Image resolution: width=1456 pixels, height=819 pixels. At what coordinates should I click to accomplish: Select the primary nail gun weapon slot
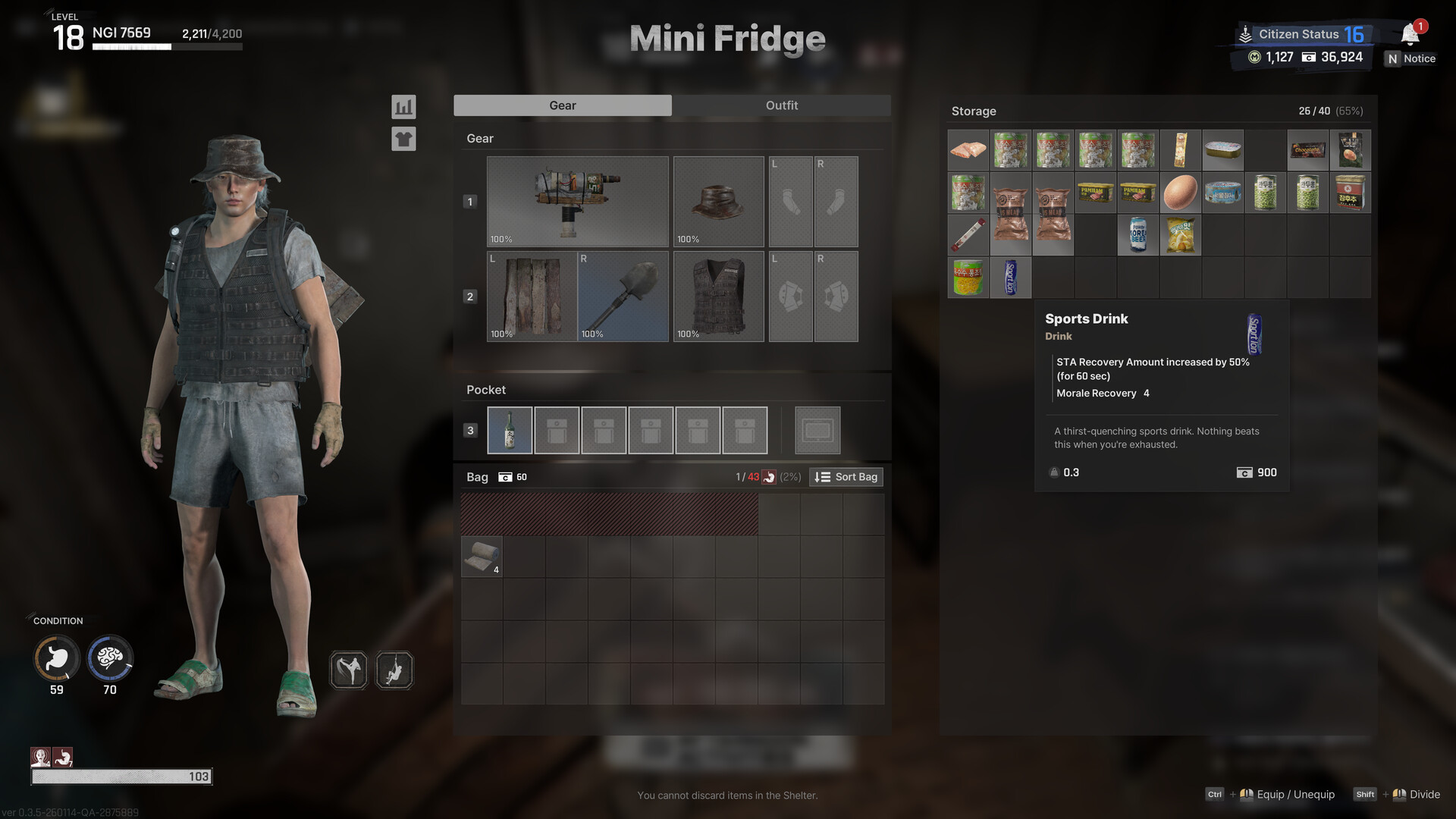(x=577, y=202)
